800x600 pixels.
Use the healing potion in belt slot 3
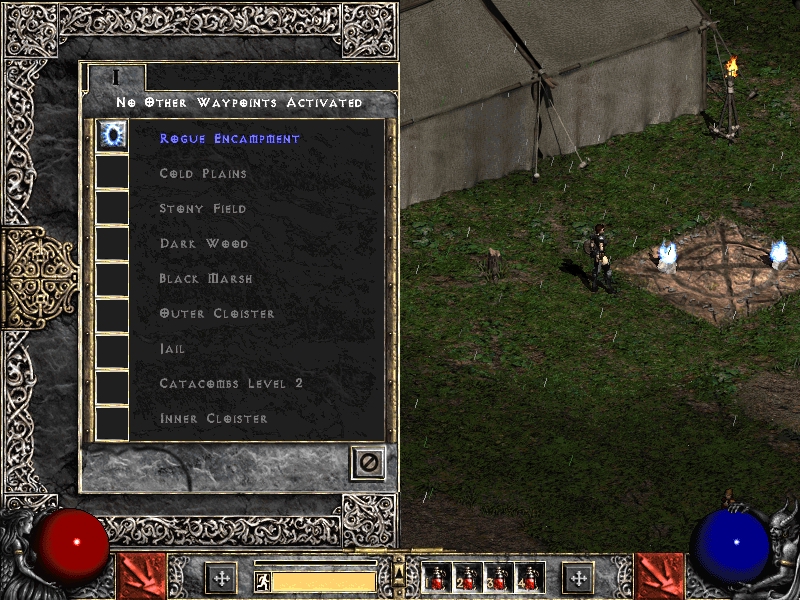click(x=499, y=578)
